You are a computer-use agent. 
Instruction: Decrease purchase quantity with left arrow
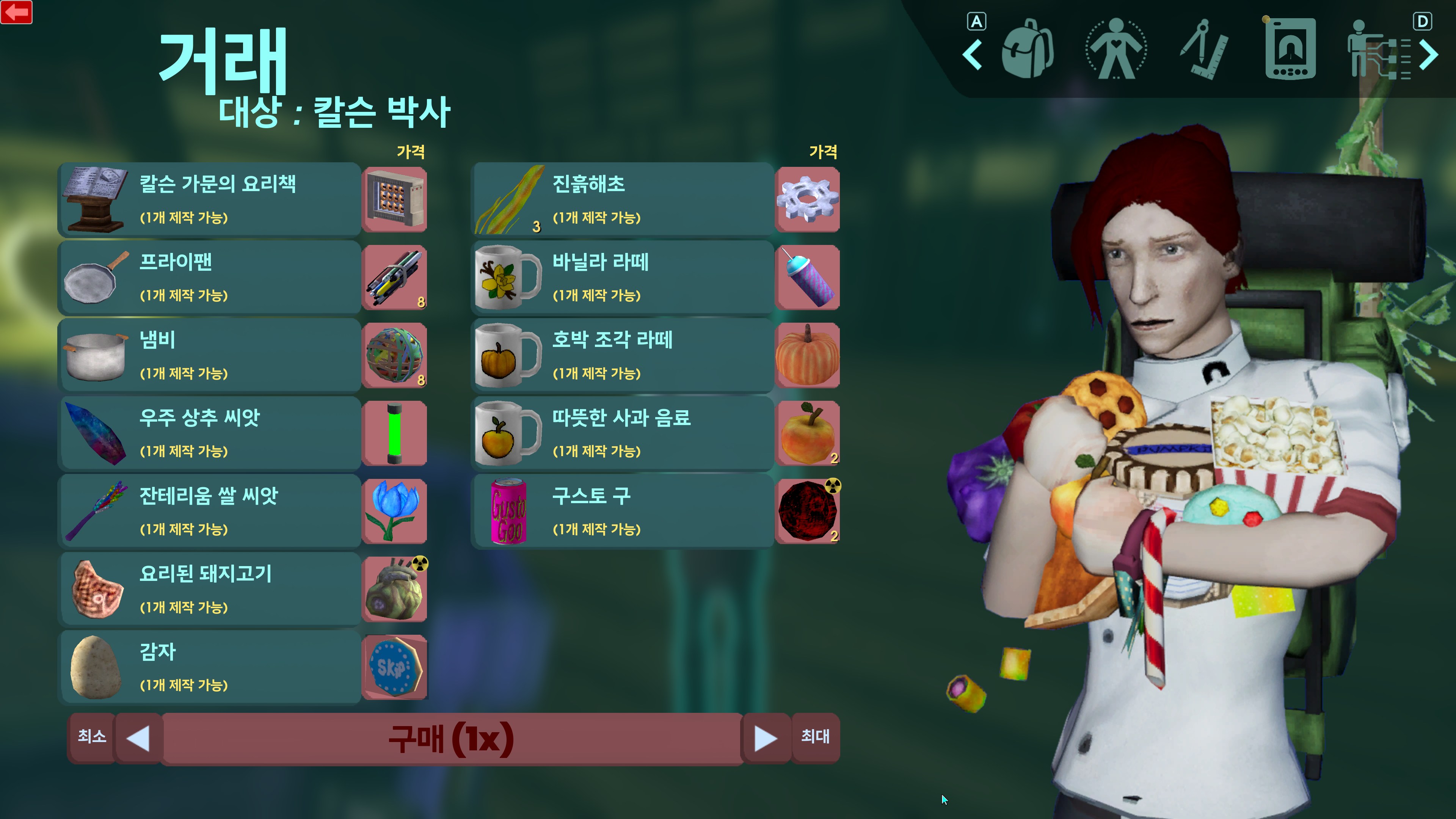point(138,738)
